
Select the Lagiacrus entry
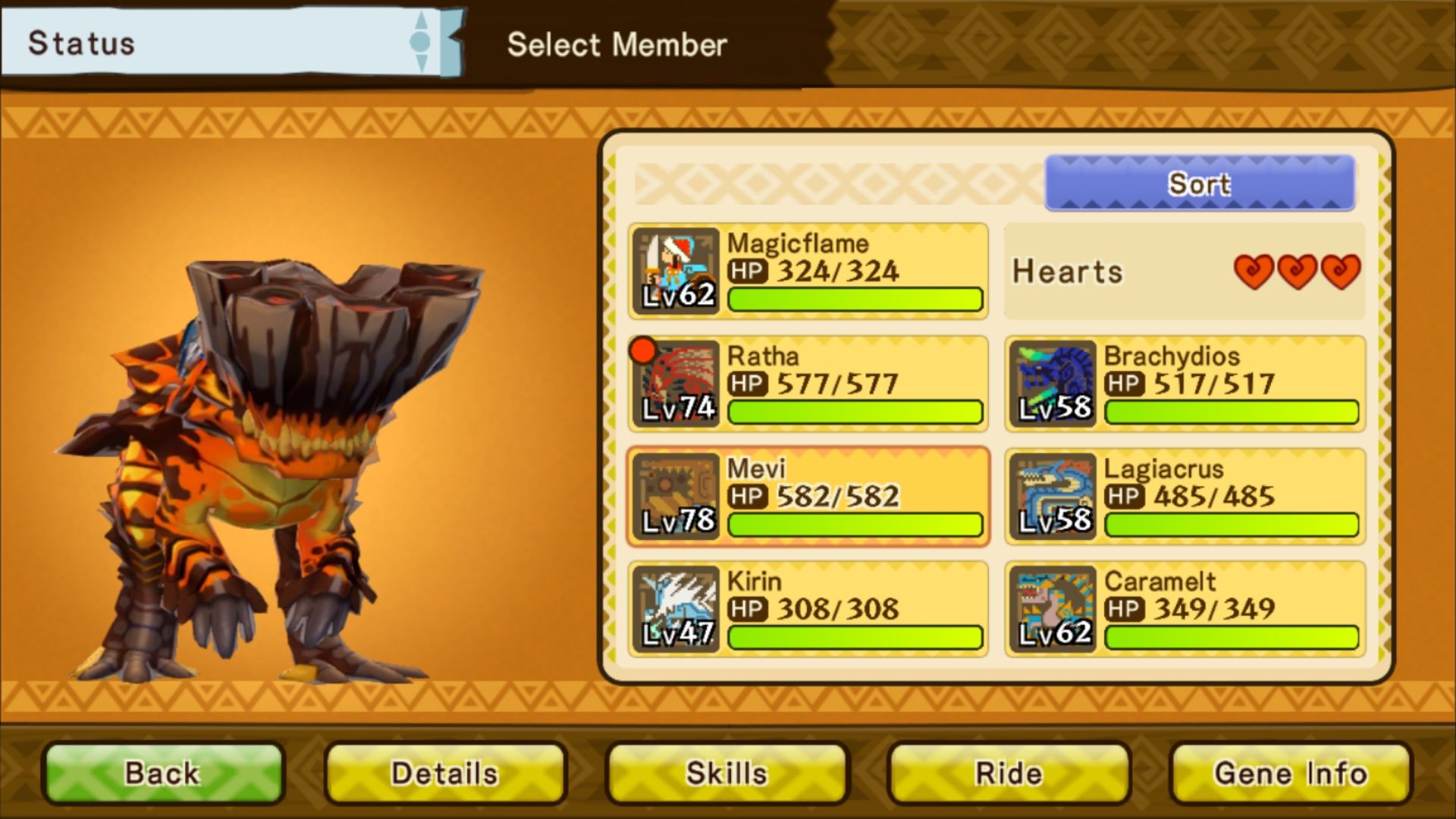click(x=1185, y=497)
